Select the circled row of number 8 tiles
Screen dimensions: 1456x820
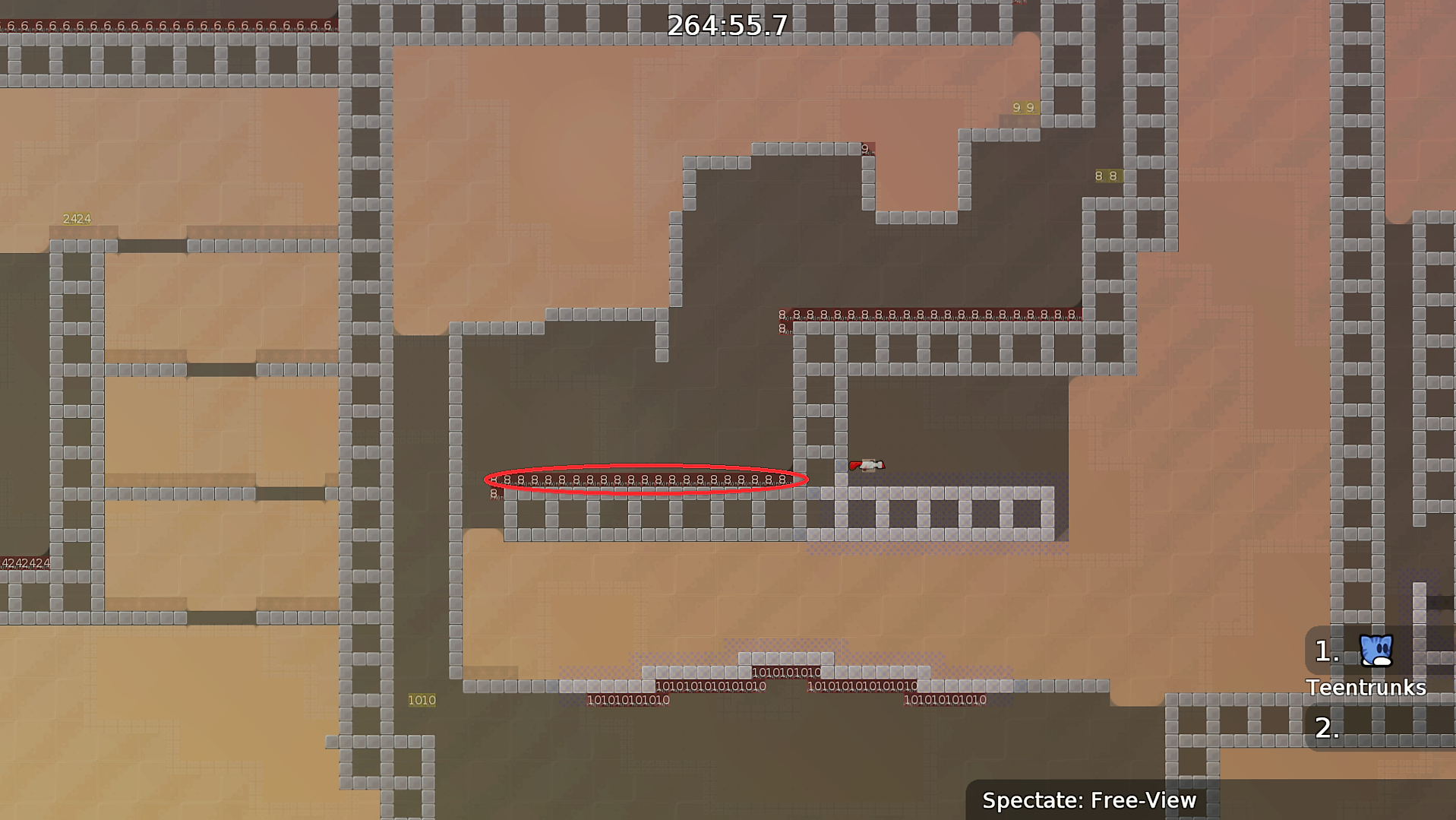(646, 479)
